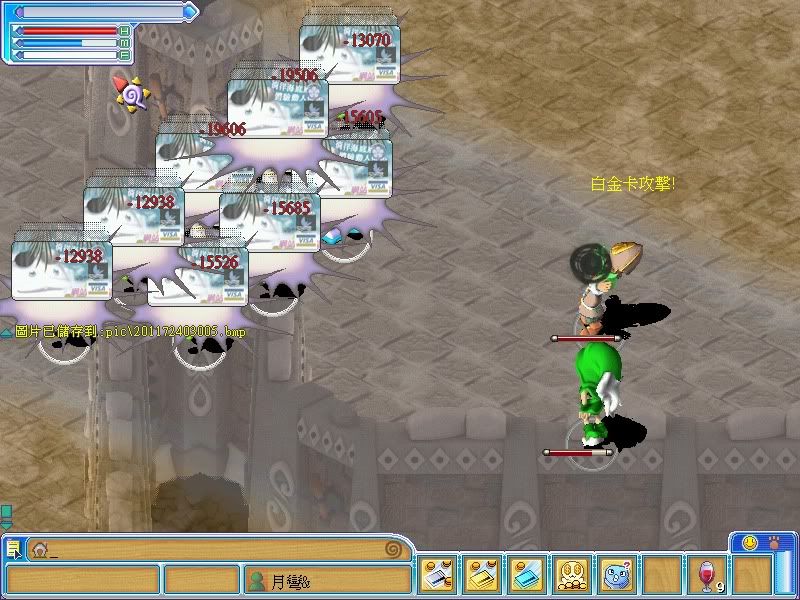Open the yellow smiley emote button
This screenshot has width=800, height=600.
click(750, 543)
